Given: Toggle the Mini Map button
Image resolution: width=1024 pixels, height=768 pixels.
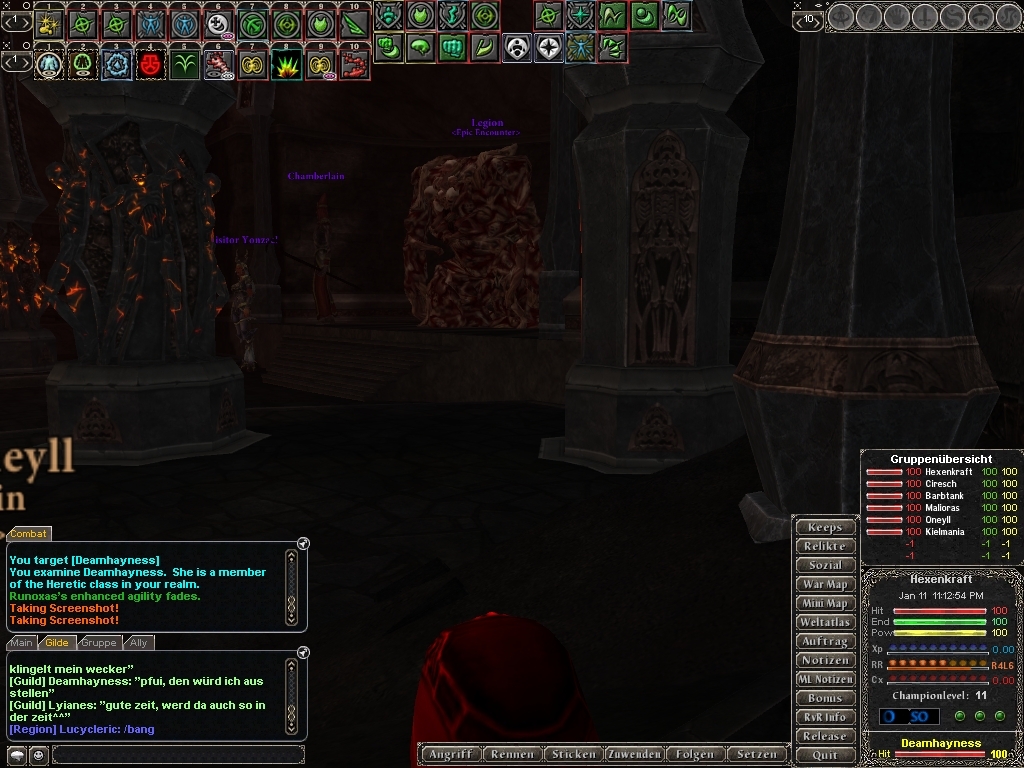Looking at the screenshot, I should [x=825, y=603].
